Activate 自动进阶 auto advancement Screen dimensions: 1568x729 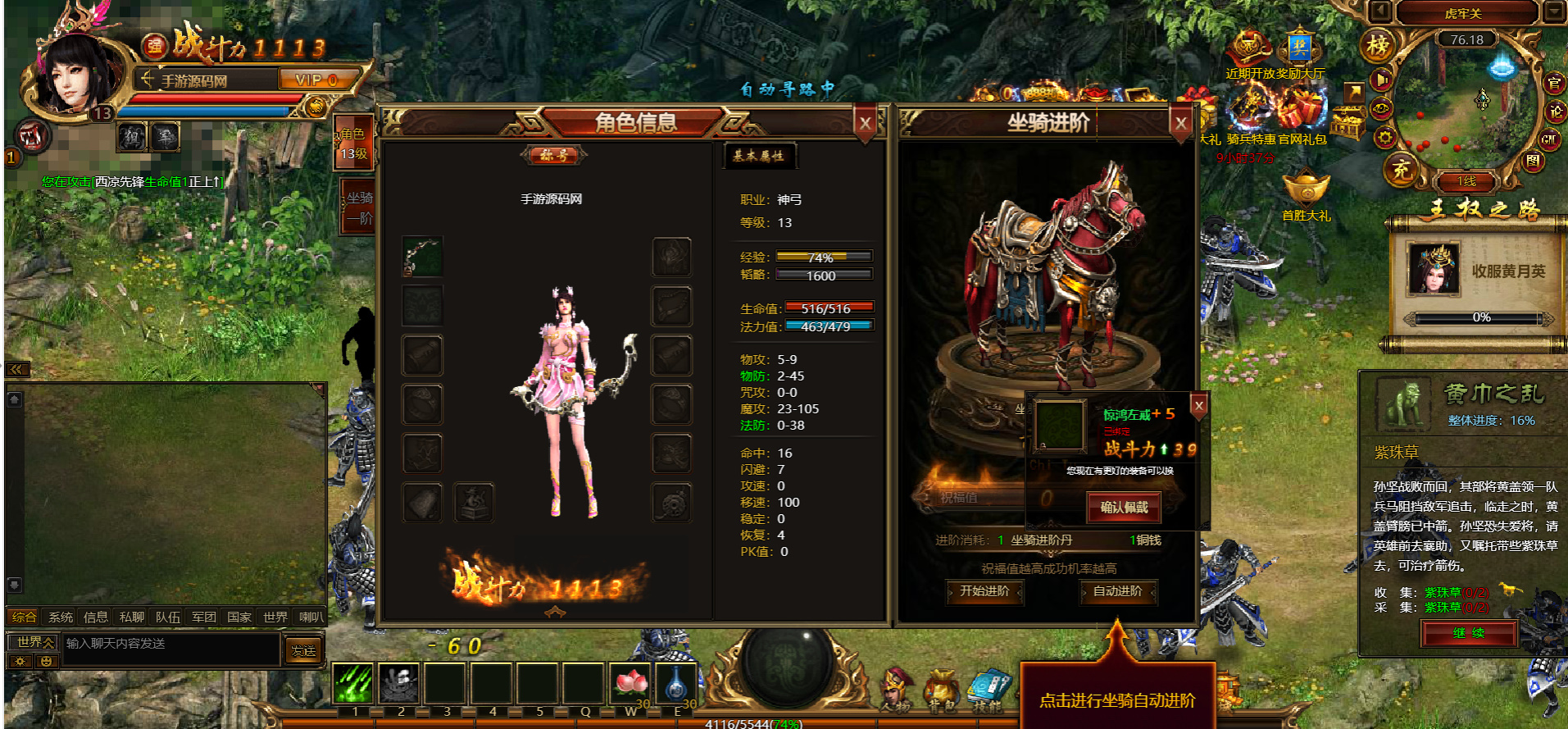1117,591
